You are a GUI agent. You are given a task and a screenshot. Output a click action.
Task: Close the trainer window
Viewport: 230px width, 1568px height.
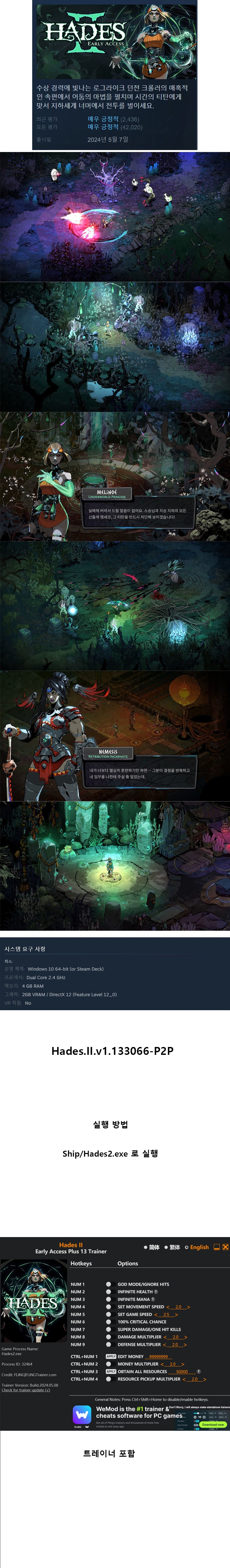(225, 1247)
